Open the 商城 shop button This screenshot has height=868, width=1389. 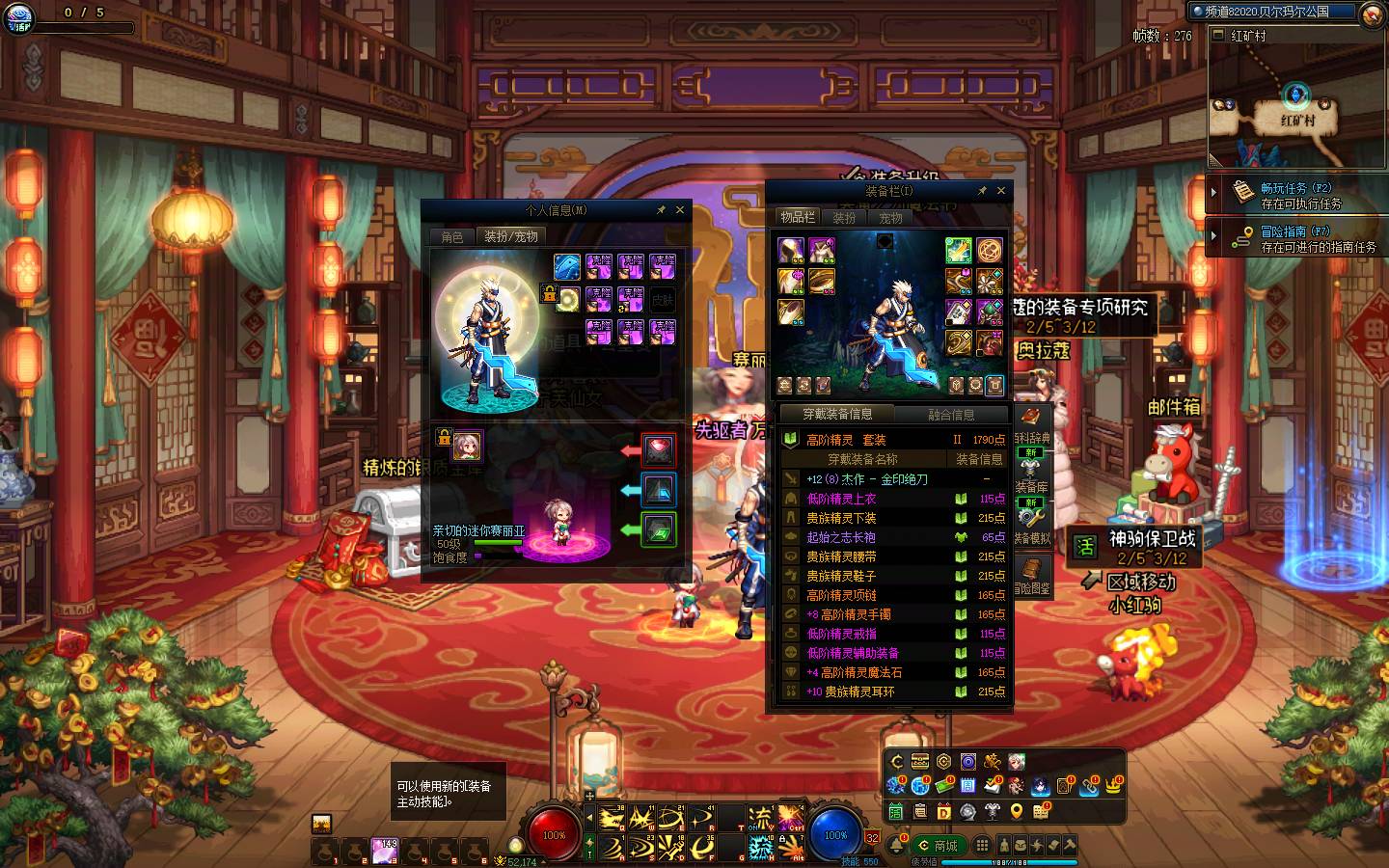point(938,846)
